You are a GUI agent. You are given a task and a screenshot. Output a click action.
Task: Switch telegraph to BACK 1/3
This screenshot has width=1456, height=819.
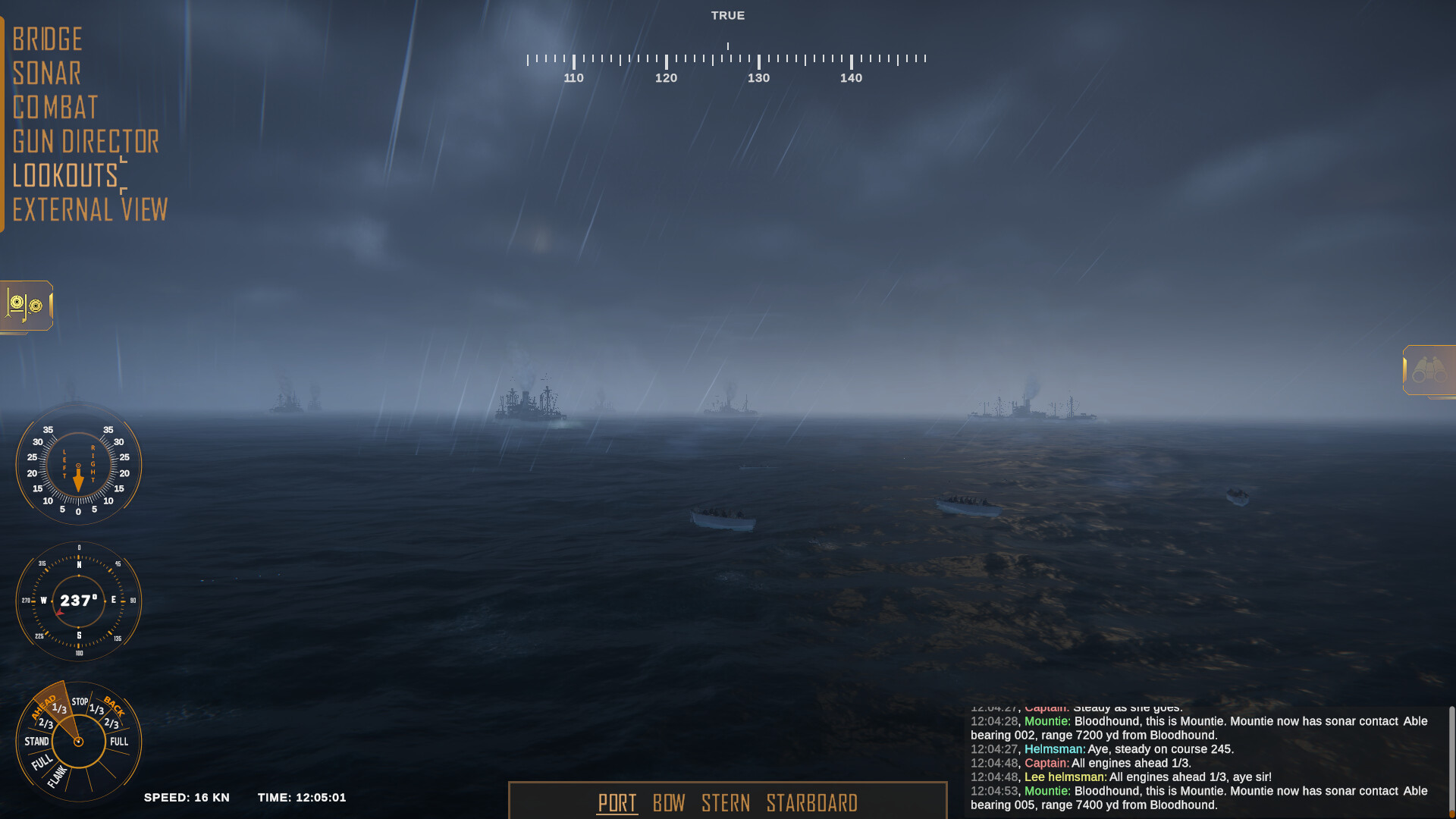pos(96,708)
